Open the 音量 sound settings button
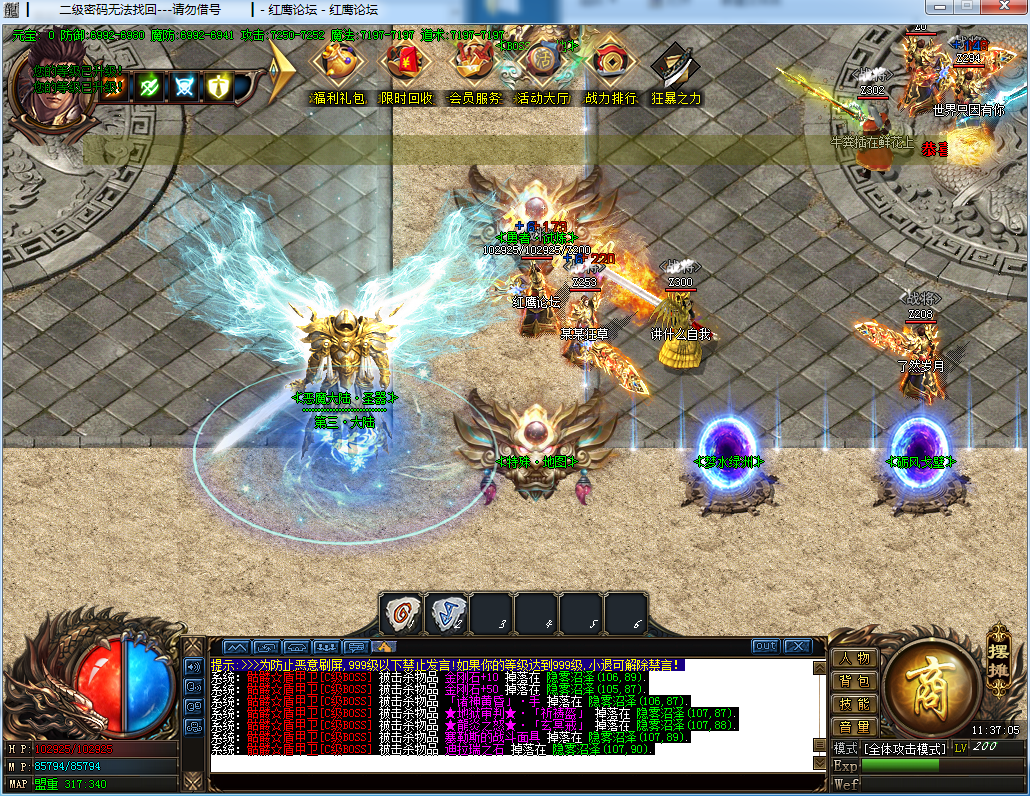Viewport: 1030px width, 796px height. 854,727
